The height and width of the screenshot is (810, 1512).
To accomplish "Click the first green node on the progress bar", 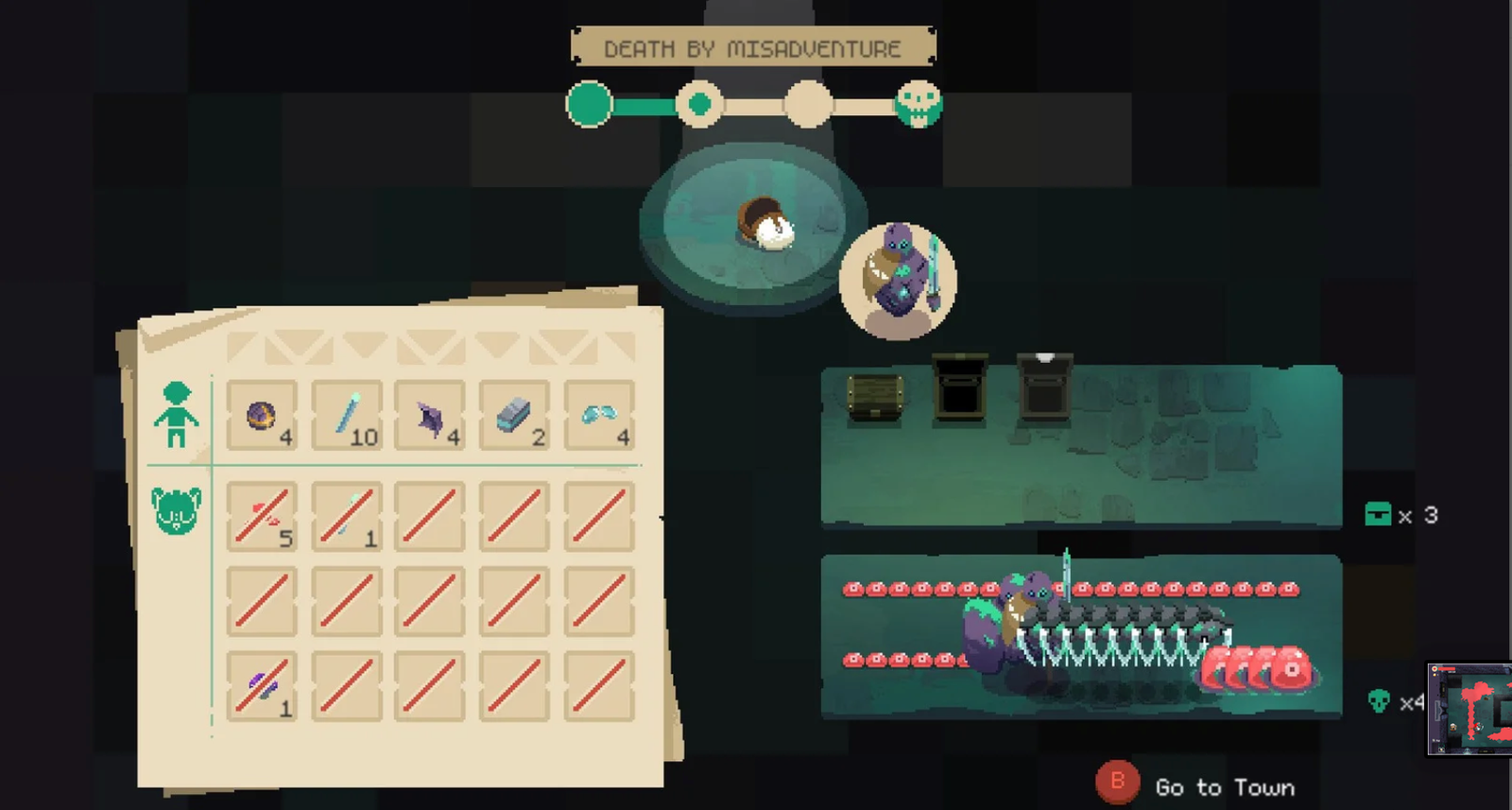I will 589,104.
